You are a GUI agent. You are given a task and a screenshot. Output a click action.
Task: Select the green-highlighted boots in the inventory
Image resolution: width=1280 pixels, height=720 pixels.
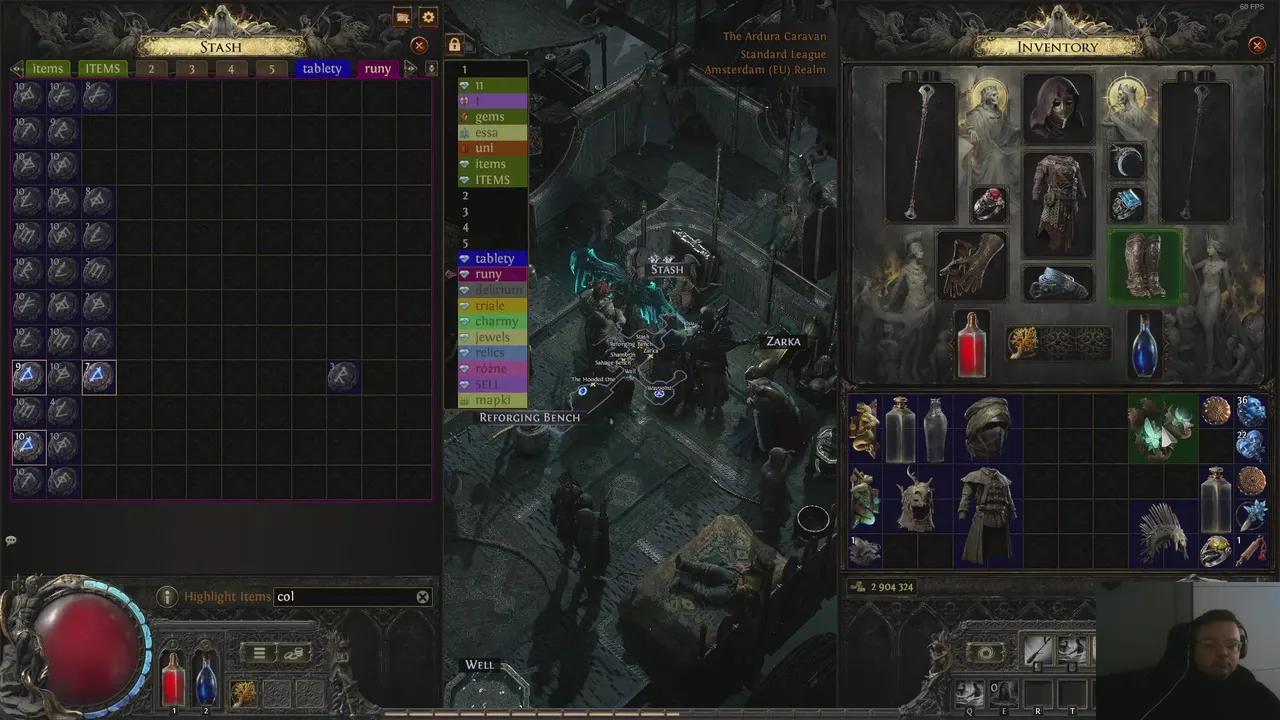pos(1146,264)
